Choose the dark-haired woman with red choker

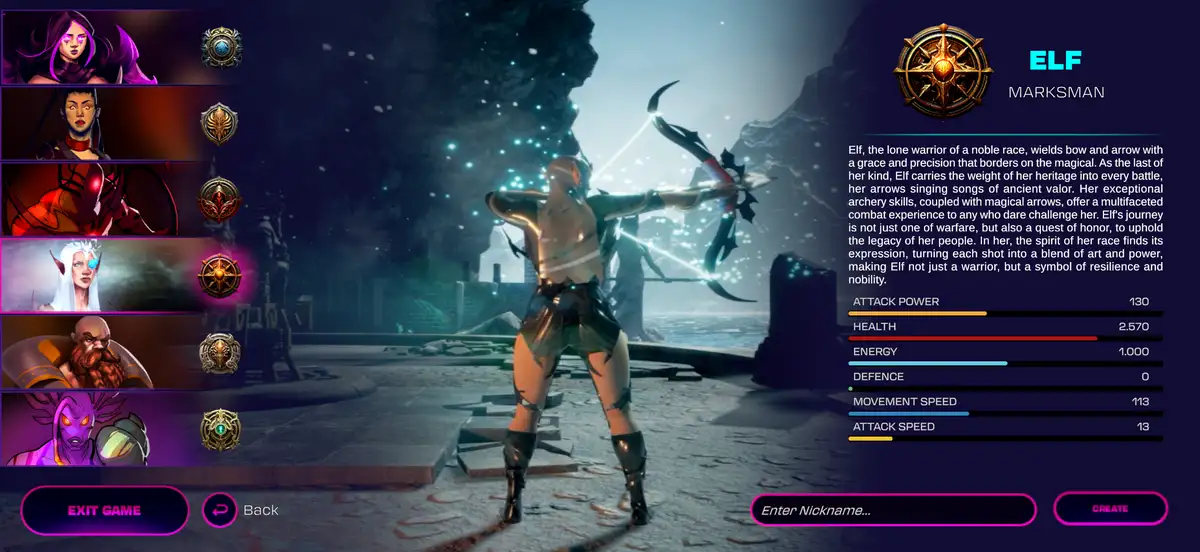(125, 124)
